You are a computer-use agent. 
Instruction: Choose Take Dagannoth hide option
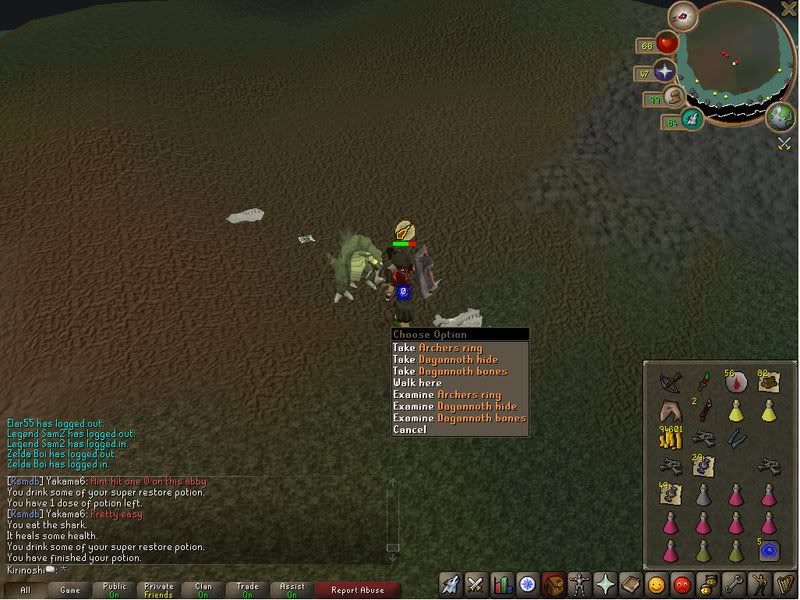pyautogui.click(x=444, y=359)
